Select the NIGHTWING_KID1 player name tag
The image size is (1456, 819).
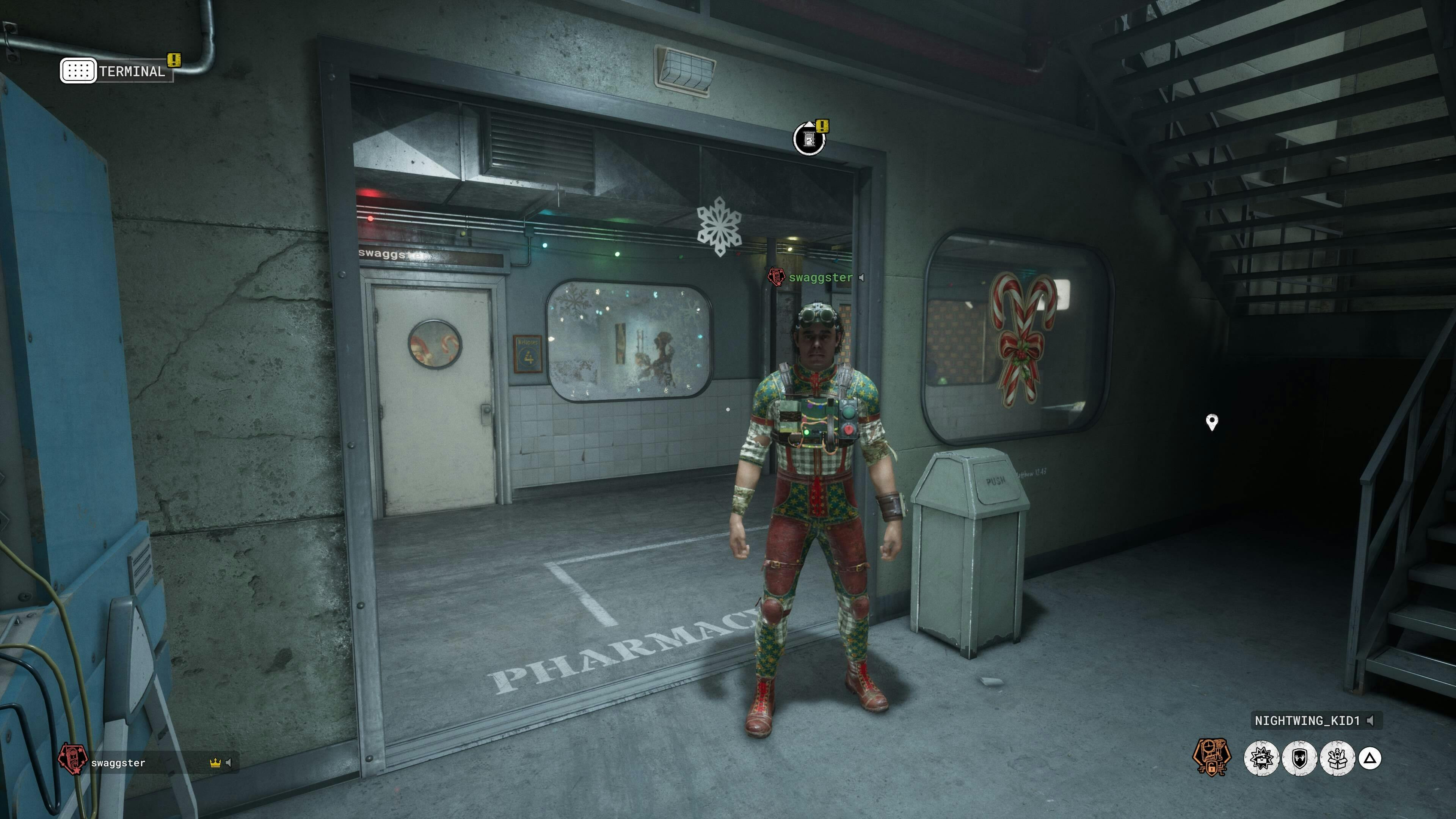click(x=1307, y=721)
